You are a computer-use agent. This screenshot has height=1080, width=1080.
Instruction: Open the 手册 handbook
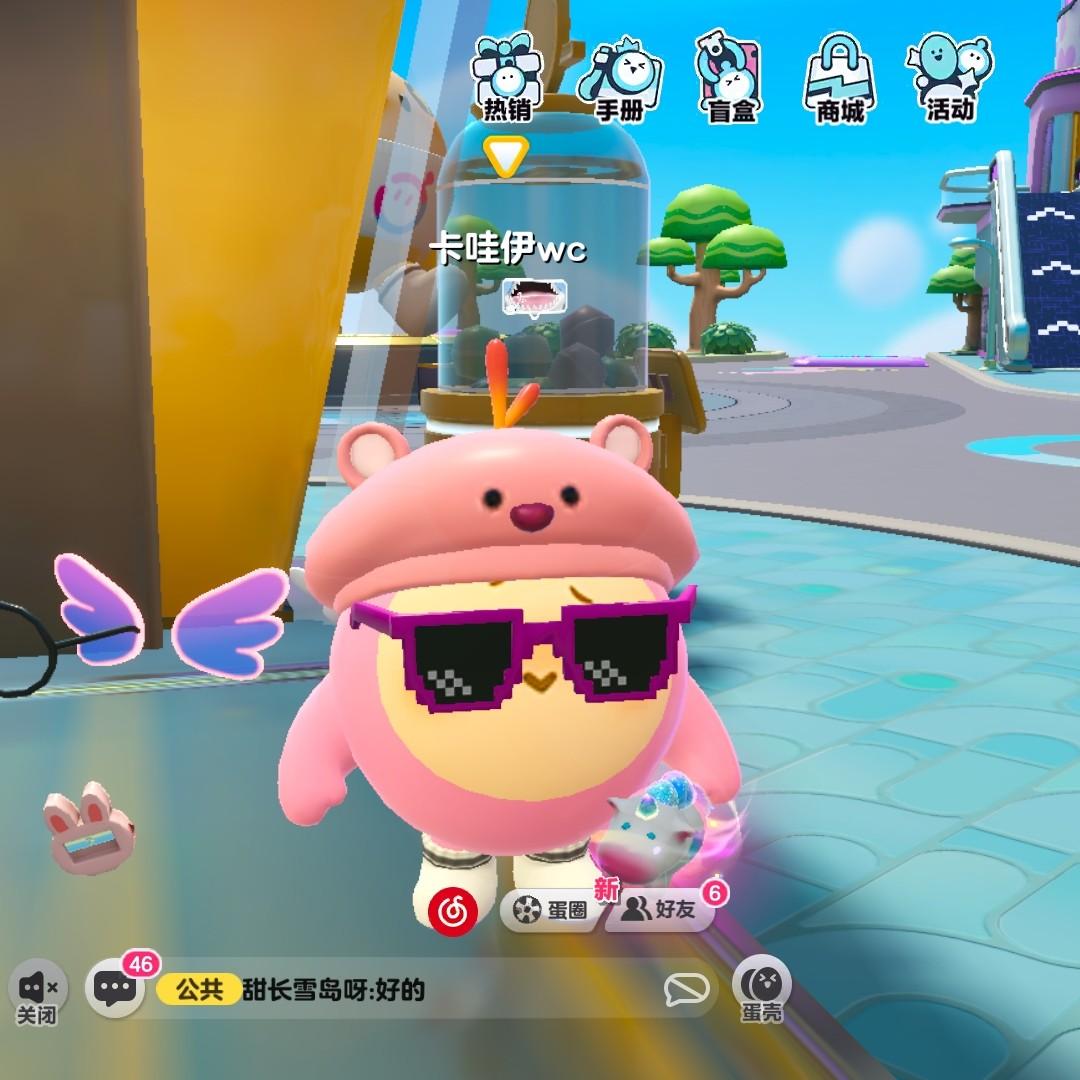(620, 79)
